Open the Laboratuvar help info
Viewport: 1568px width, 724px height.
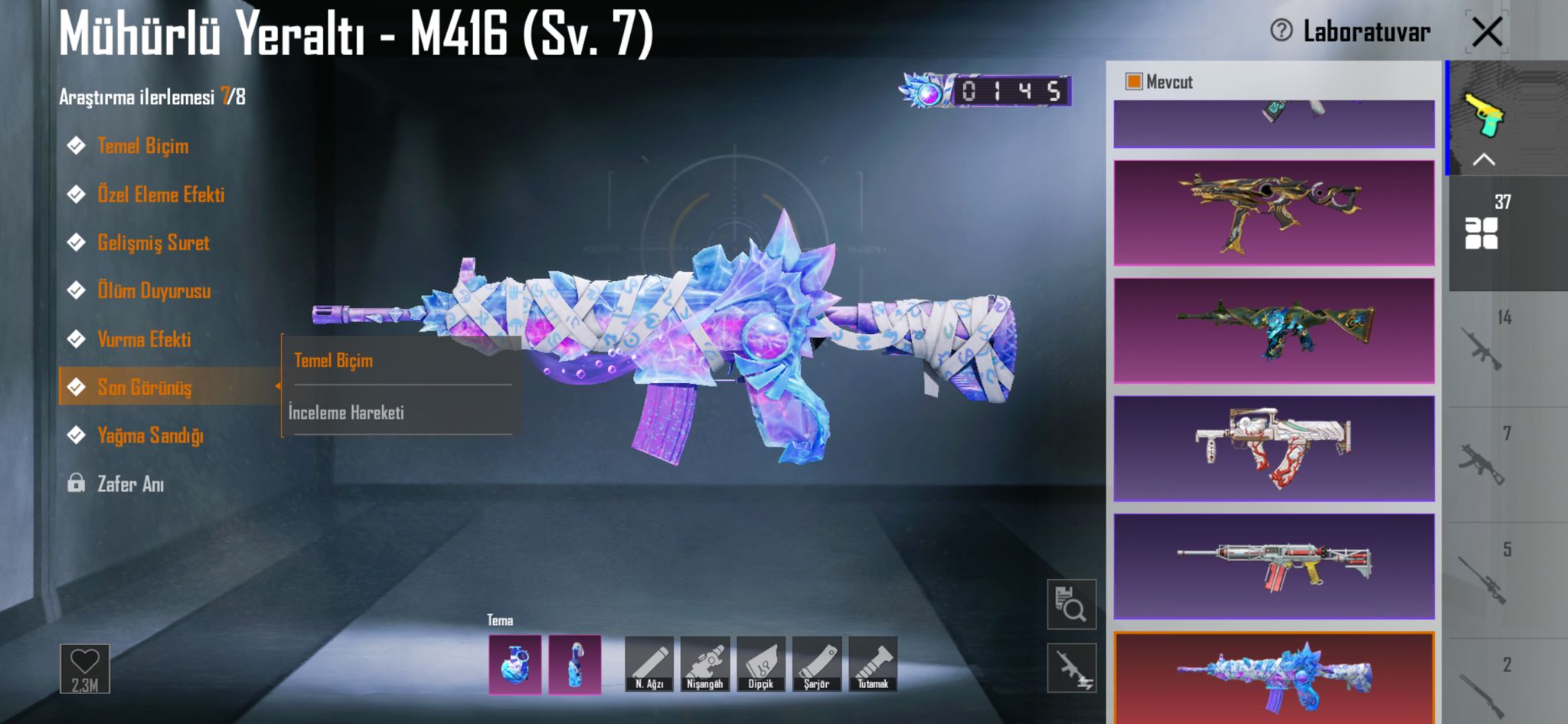click(x=1281, y=31)
